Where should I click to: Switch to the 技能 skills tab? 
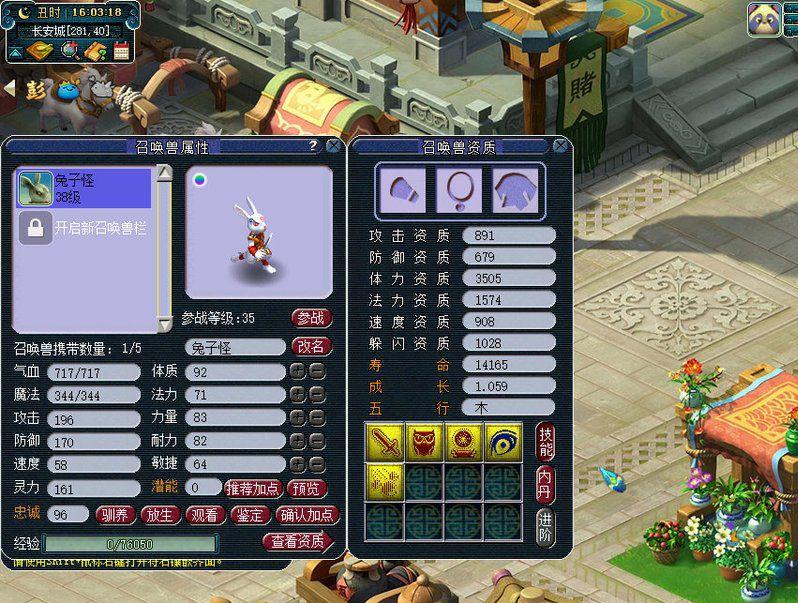coord(545,442)
